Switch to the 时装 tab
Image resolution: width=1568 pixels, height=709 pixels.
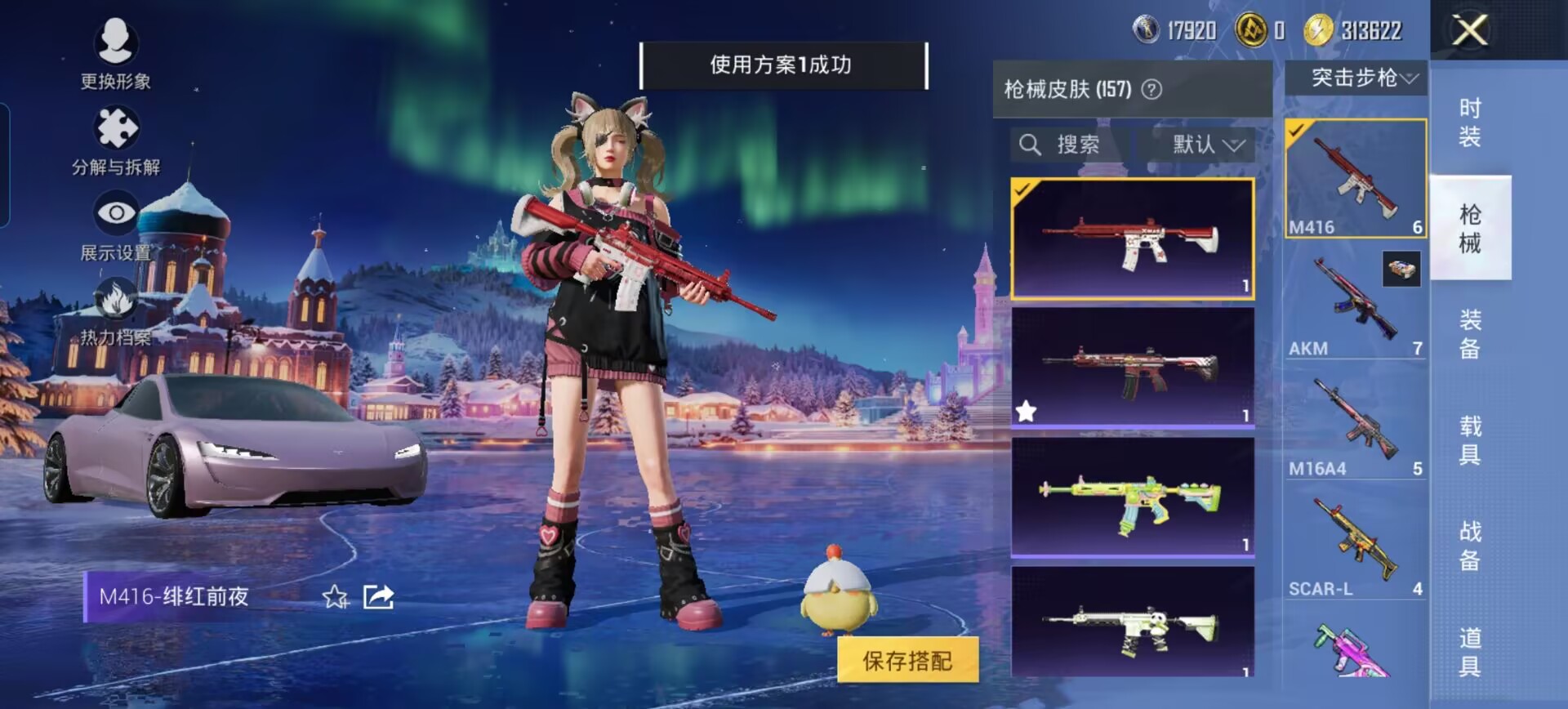point(1469,122)
